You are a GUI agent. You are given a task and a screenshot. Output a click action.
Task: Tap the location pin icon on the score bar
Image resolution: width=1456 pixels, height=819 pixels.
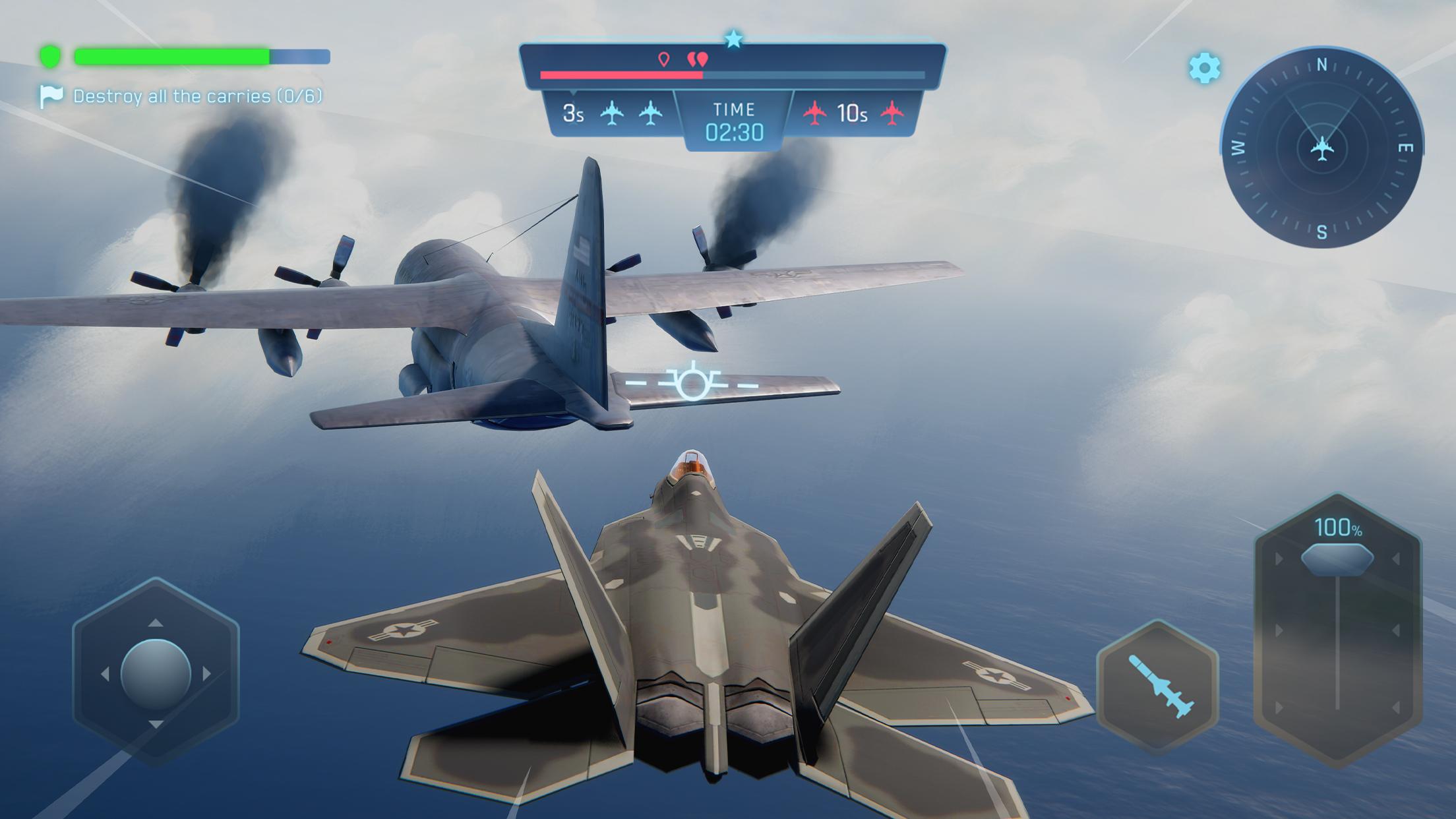click(665, 58)
